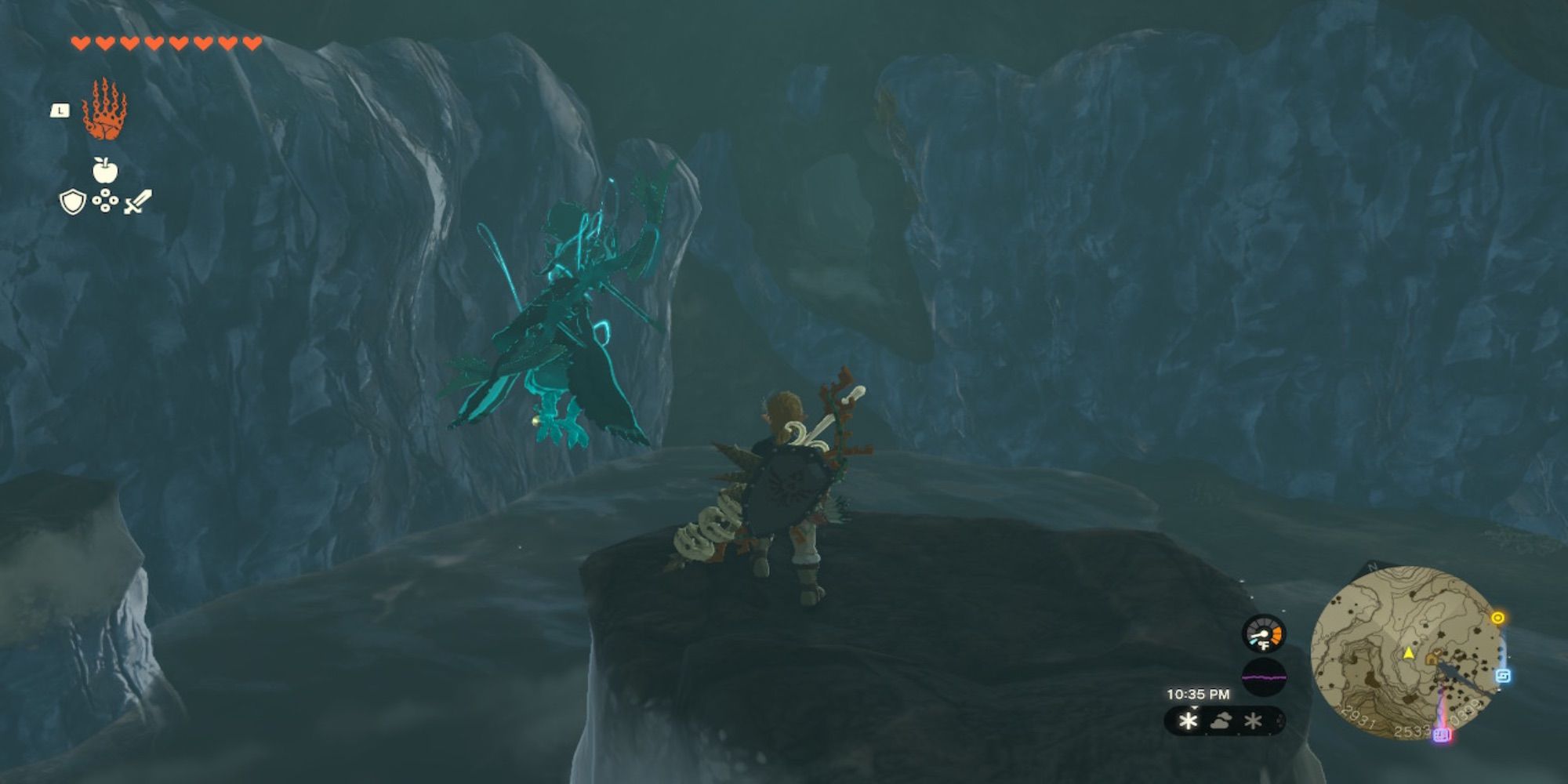Click the blue shrine icon on the minimap edge
1568x784 pixels.
click(x=1503, y=676)
